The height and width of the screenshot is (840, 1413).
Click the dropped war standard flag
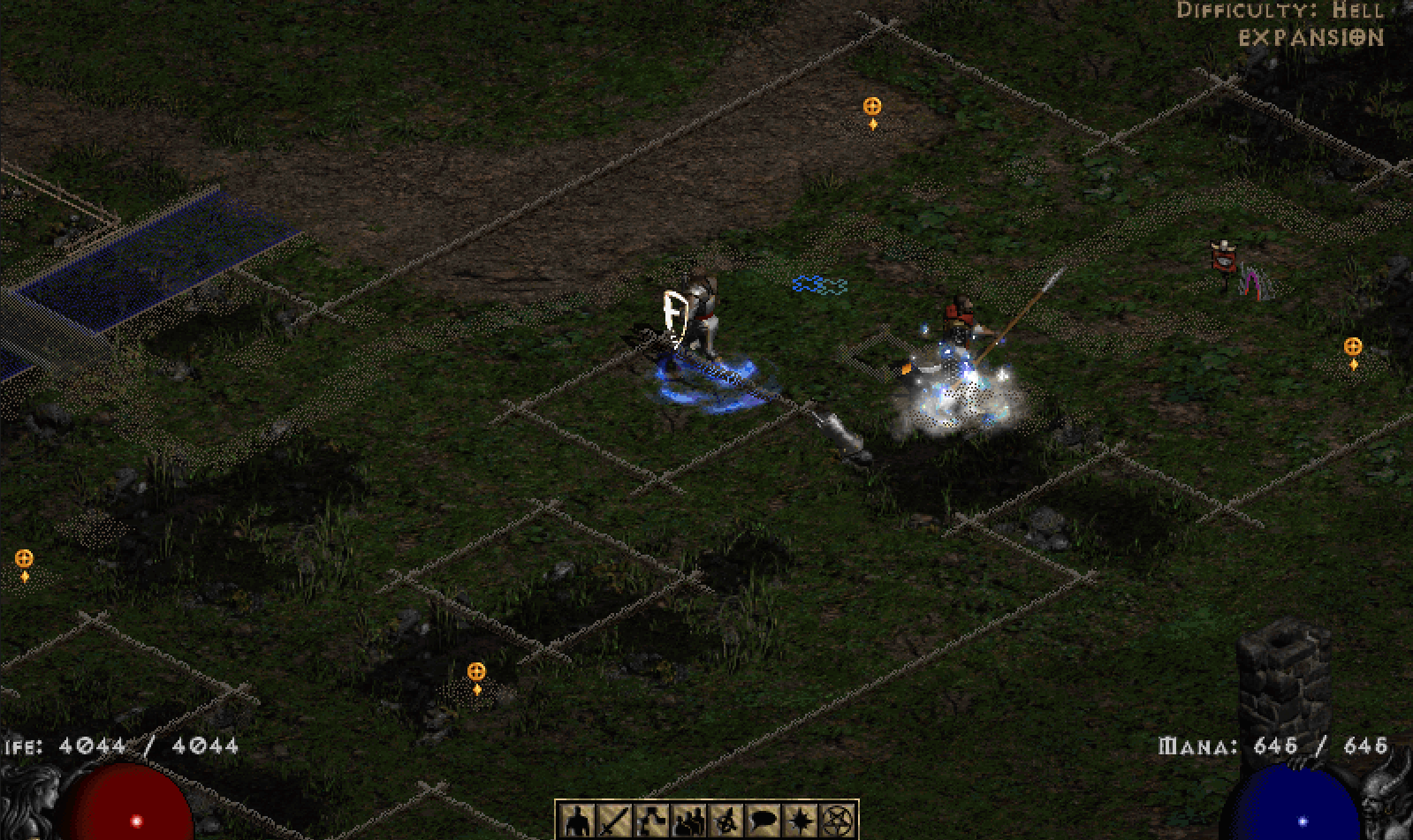click(1222, 261)
